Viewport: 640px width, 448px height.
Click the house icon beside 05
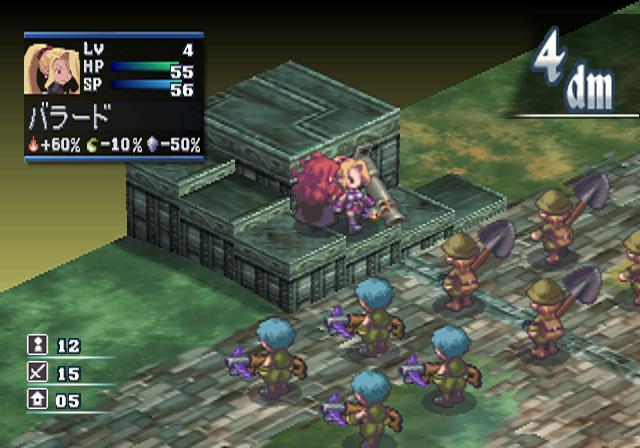tap(37, 402)
